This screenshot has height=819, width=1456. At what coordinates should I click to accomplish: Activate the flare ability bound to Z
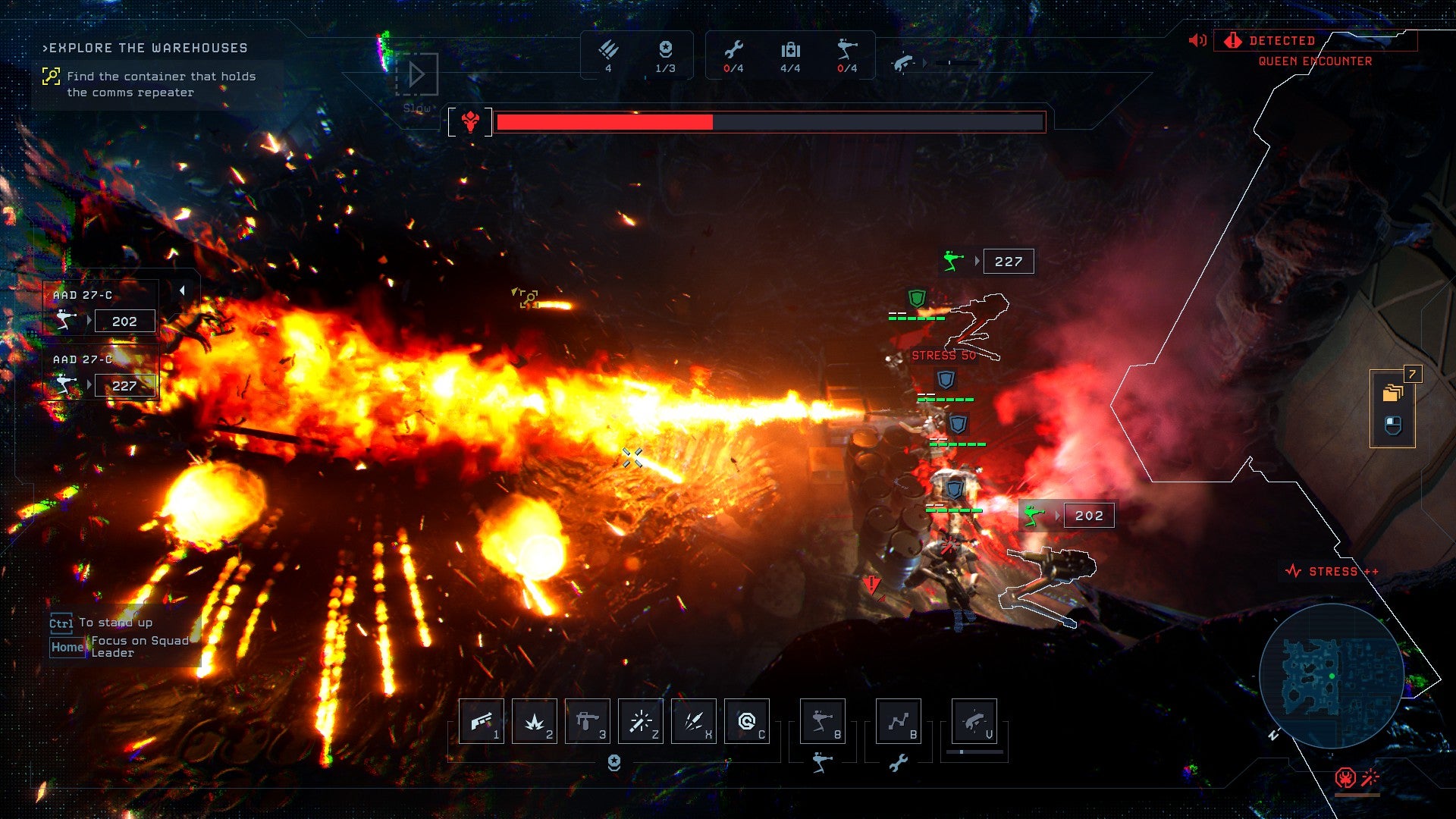(641, 721)
